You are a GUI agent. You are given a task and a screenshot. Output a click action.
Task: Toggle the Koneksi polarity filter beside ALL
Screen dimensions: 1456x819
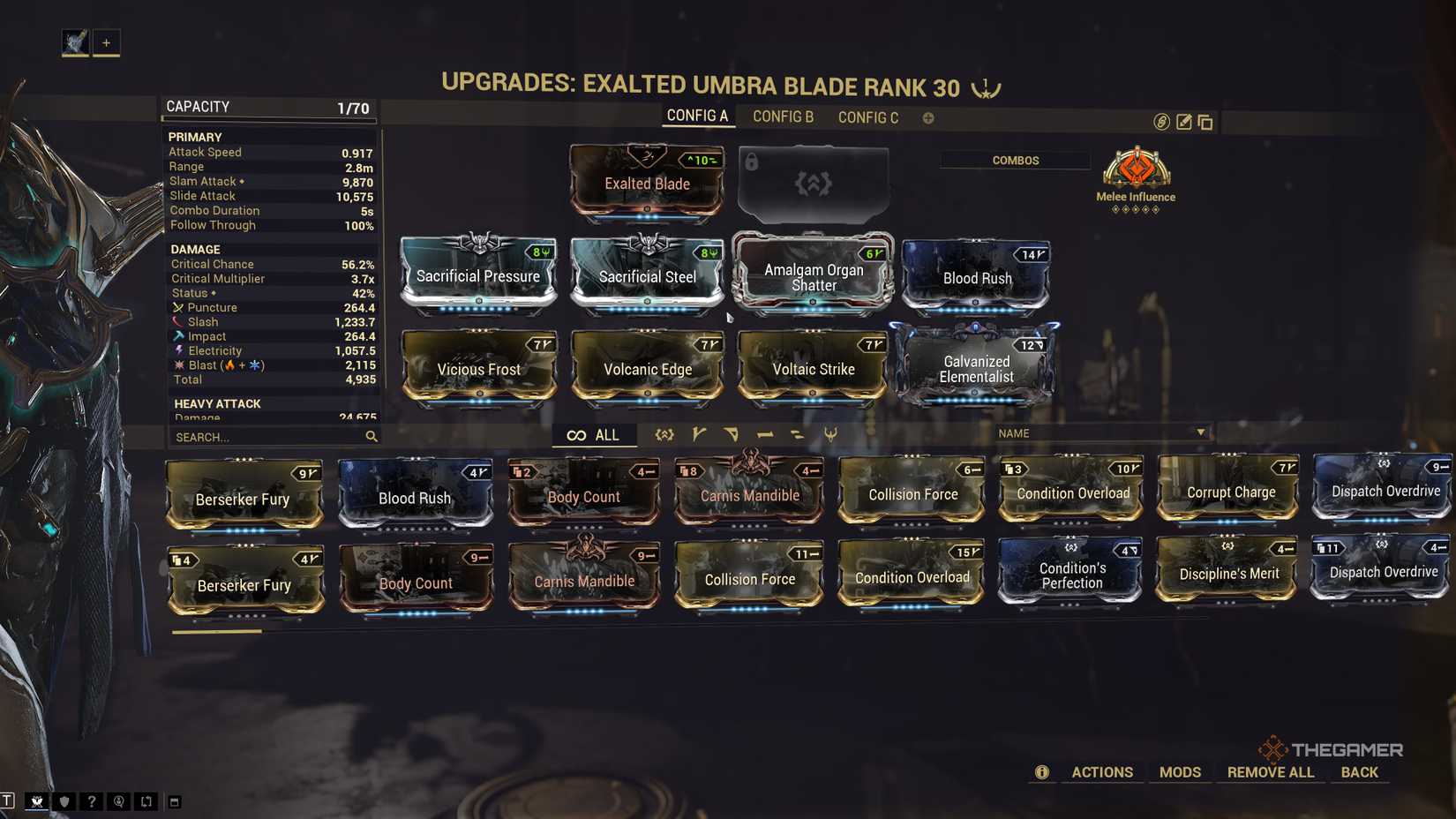click(664, 434)
